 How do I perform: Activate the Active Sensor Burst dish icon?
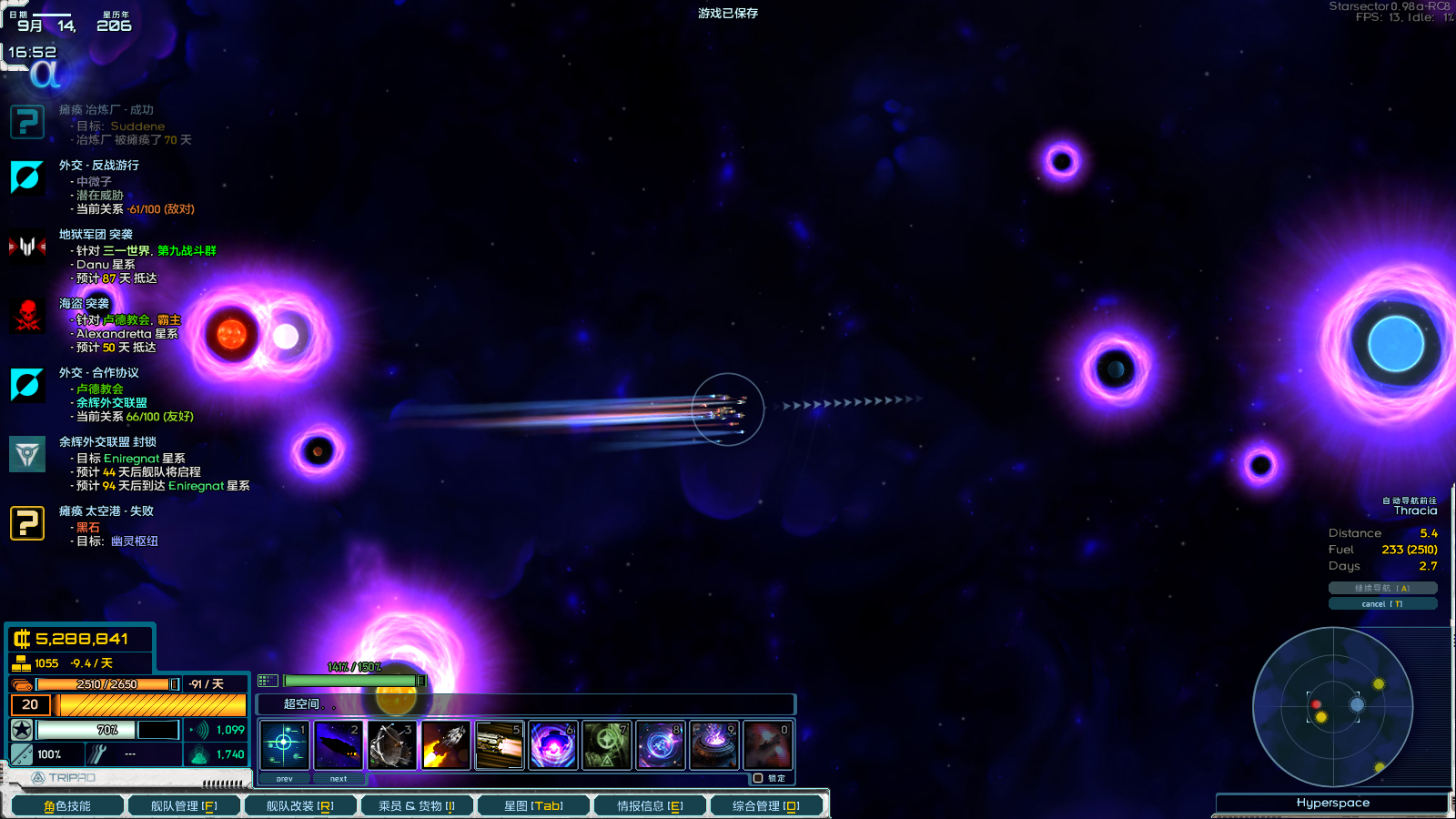(x=392, y=743)
